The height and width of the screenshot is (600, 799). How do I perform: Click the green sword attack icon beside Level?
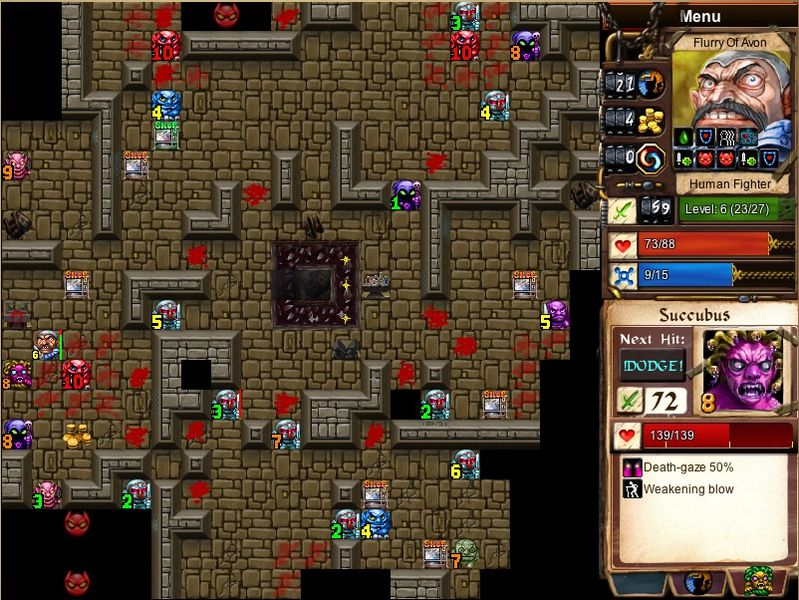pyautogui.click(x=622, y=210)
